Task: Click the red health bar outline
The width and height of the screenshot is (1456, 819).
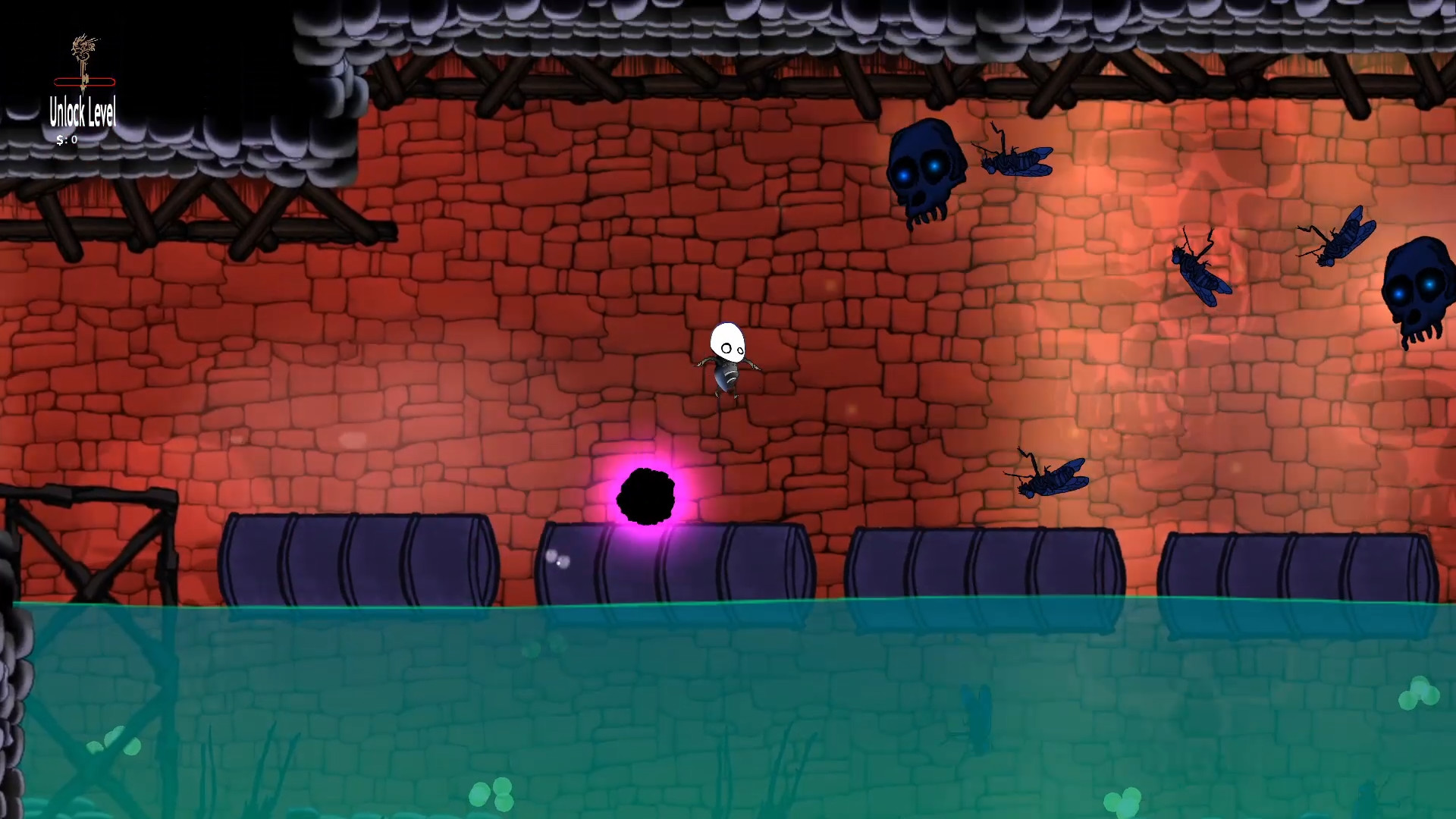Action: [83, 82]
